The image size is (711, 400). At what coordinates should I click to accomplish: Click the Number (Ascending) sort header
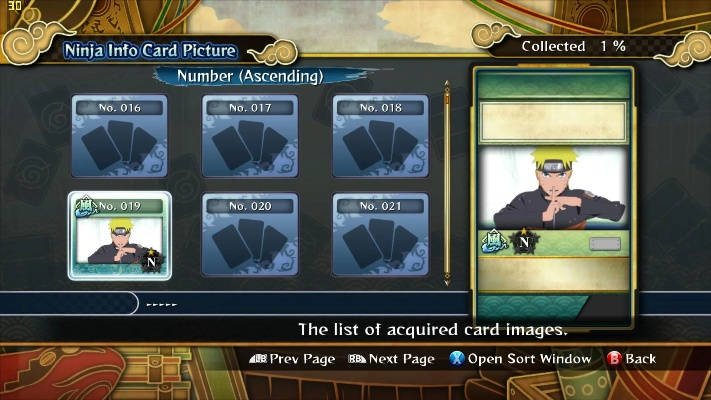pyautogui.click(x=250, y=76)
